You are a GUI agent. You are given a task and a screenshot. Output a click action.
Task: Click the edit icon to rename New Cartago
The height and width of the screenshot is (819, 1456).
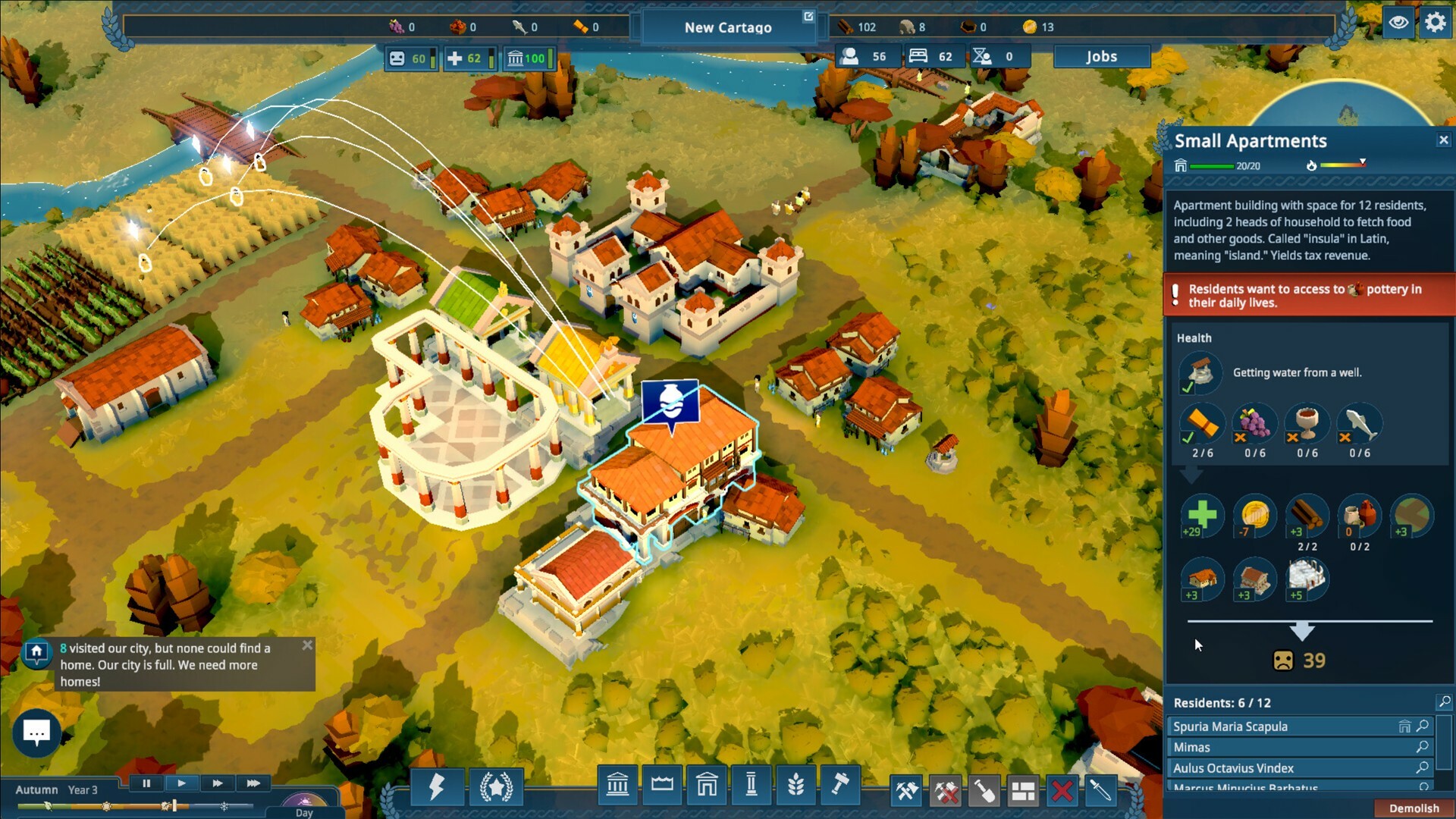[808, 15]
